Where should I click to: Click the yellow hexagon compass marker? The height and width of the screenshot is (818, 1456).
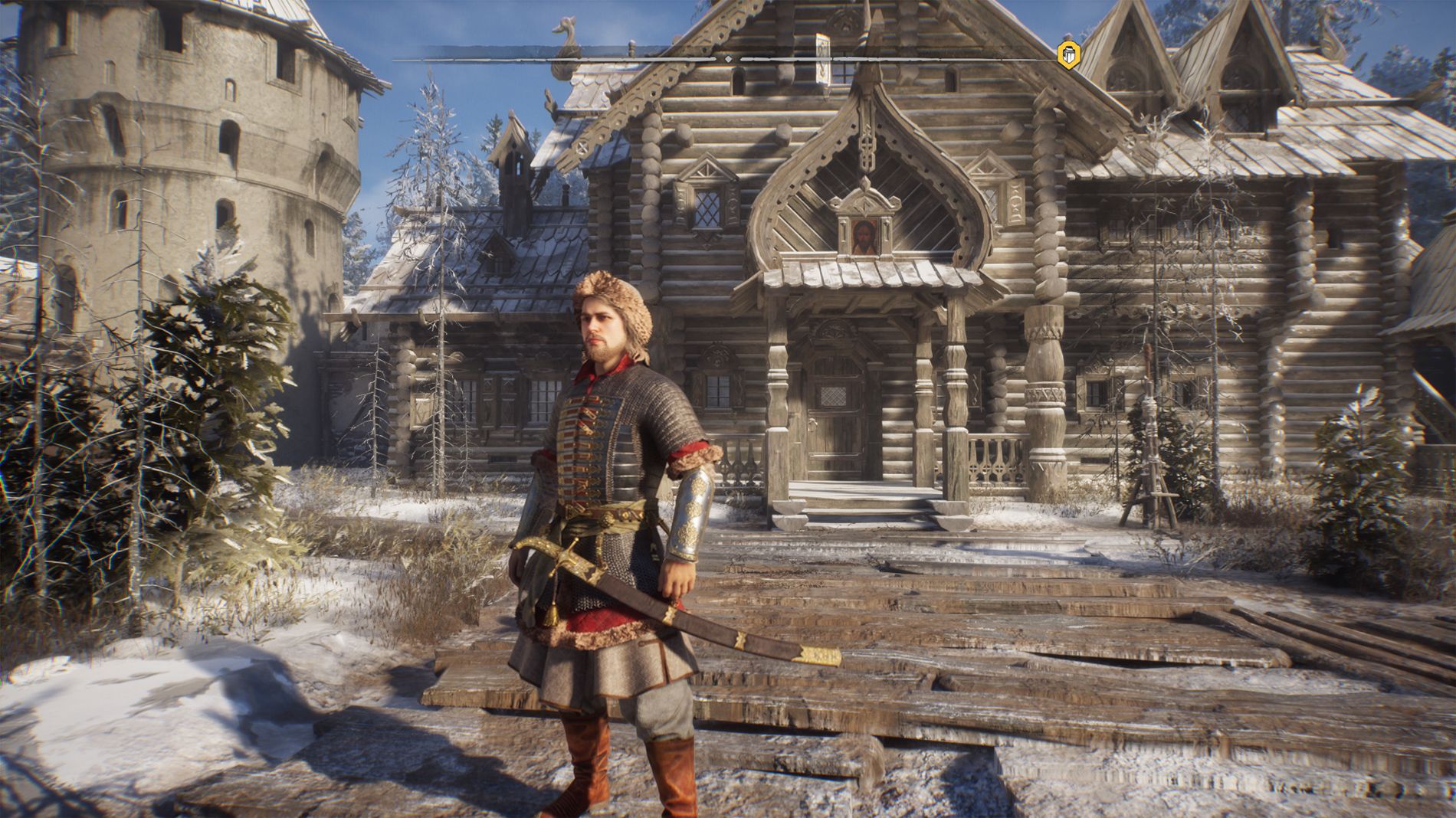[1067, 54]
